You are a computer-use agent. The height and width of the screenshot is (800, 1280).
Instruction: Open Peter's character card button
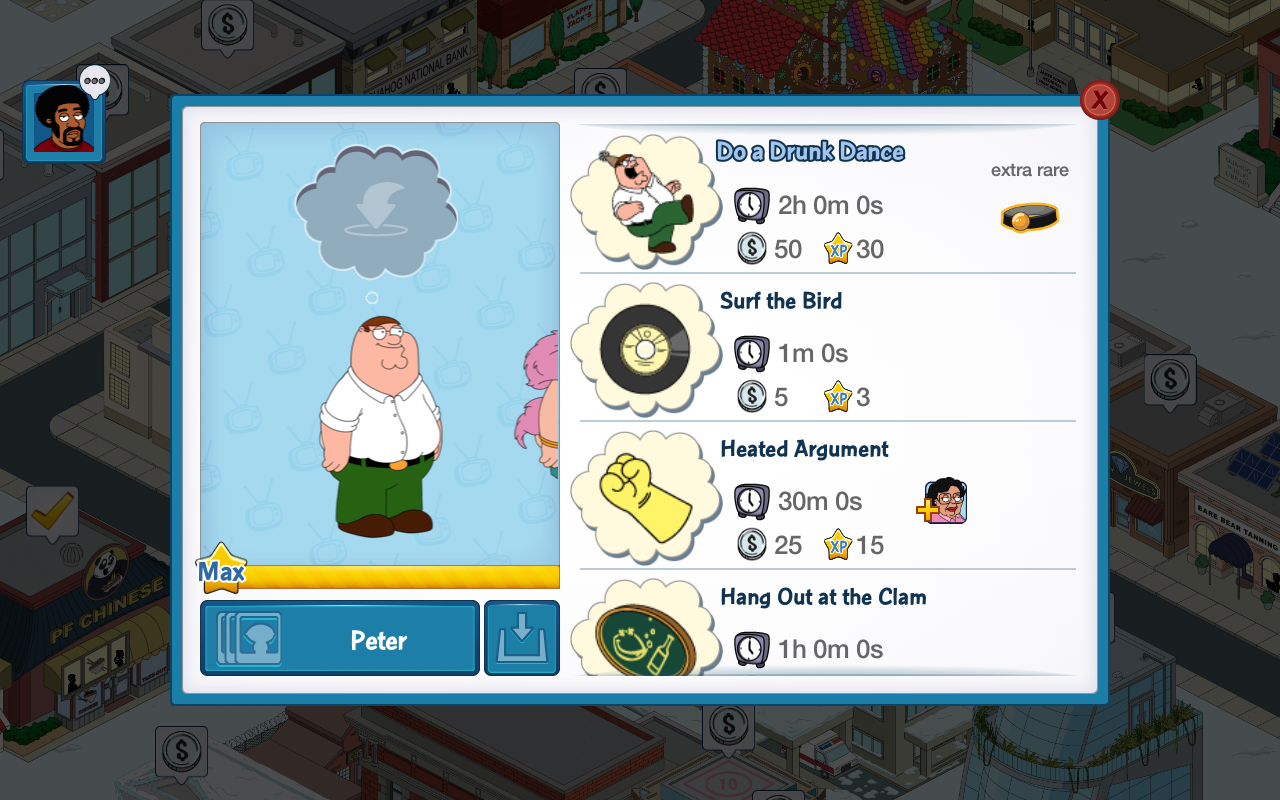coord(340,638)
